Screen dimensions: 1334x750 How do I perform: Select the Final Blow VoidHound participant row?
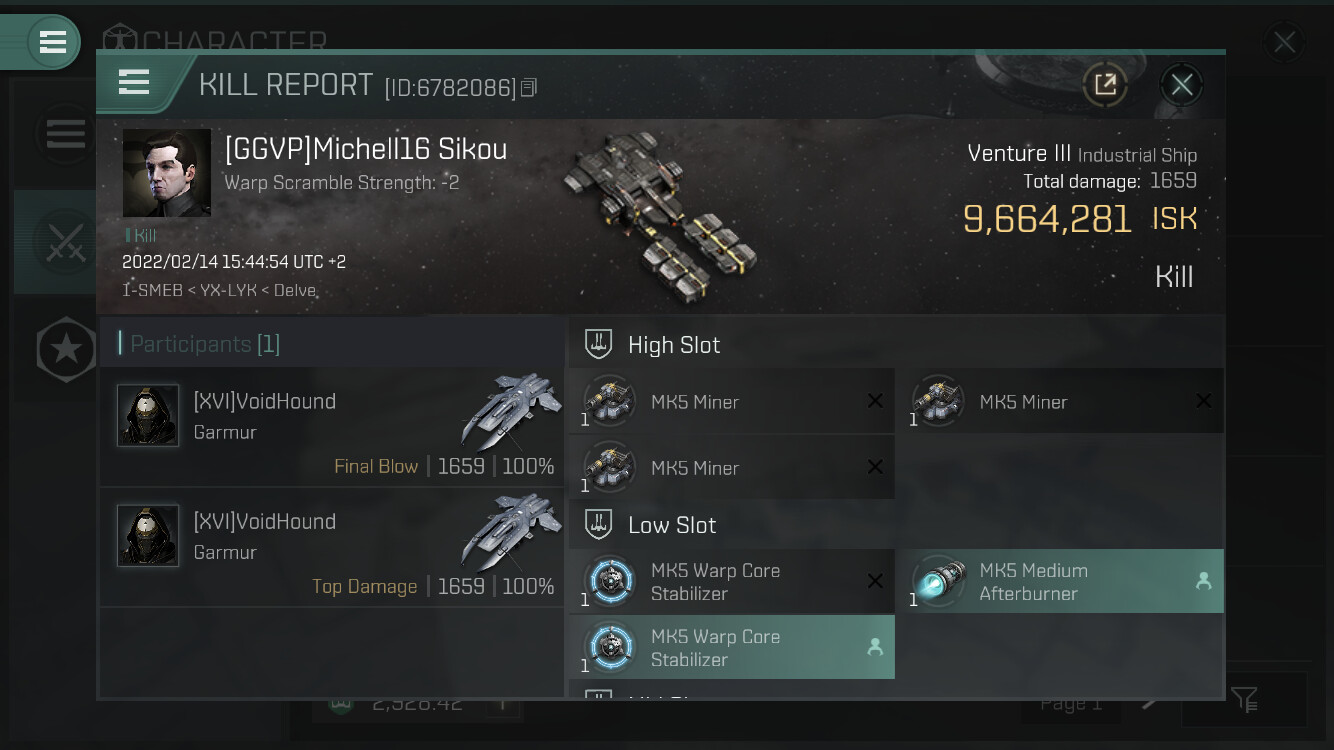331,428
